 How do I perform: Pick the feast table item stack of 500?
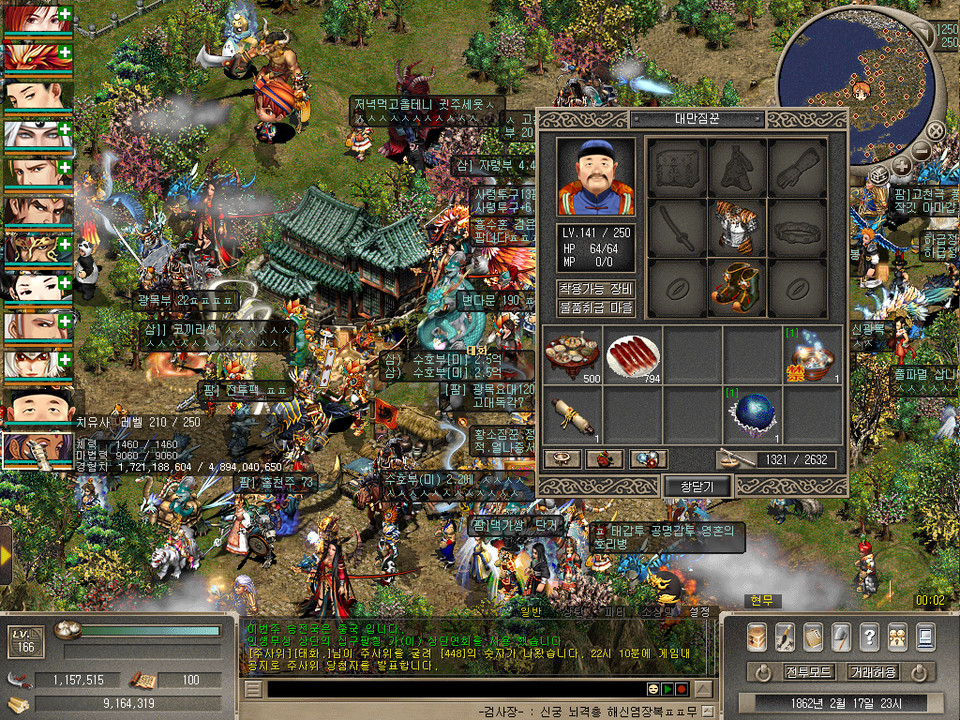click(572, 354)
